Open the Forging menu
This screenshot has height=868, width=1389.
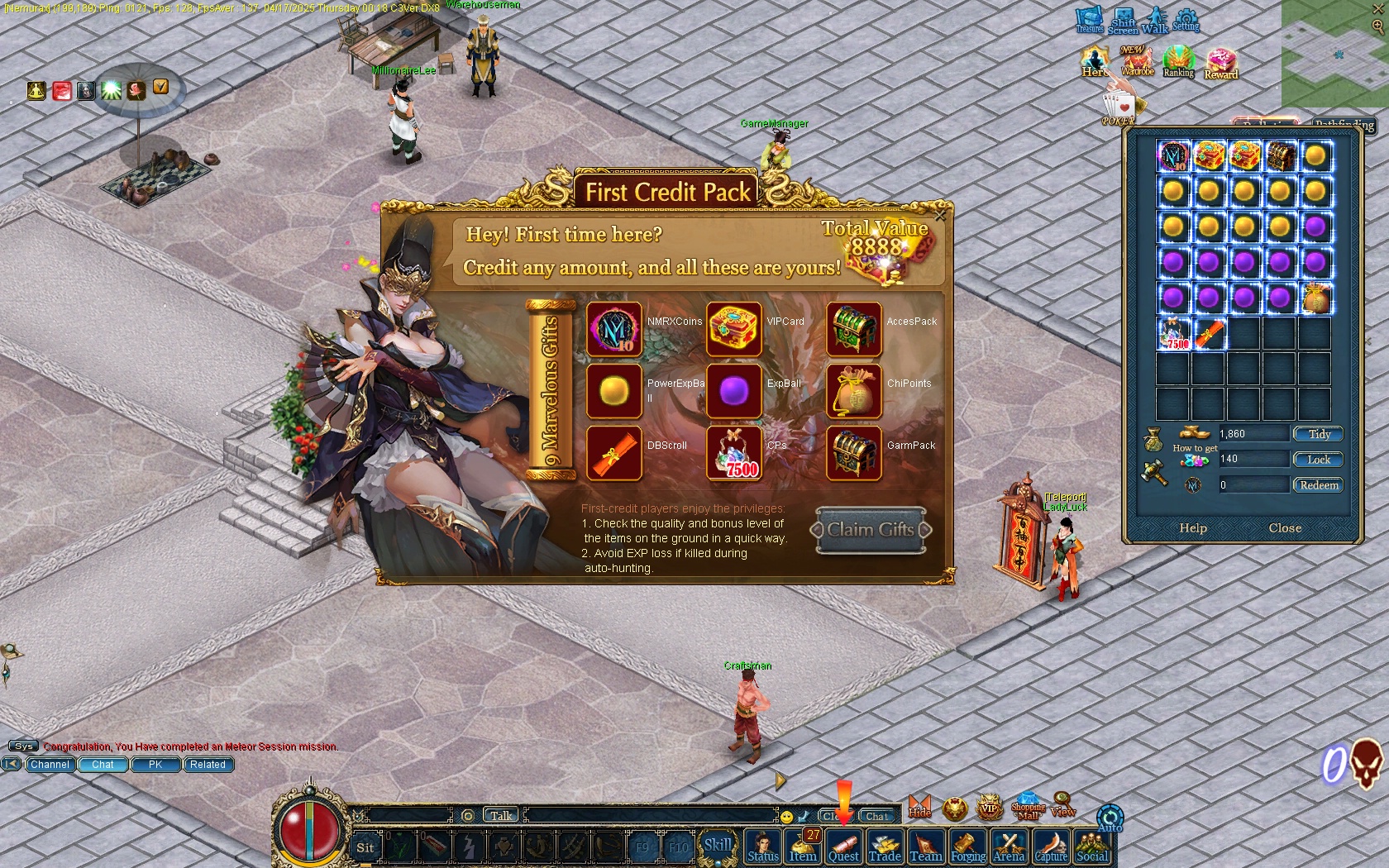point(967,847)
